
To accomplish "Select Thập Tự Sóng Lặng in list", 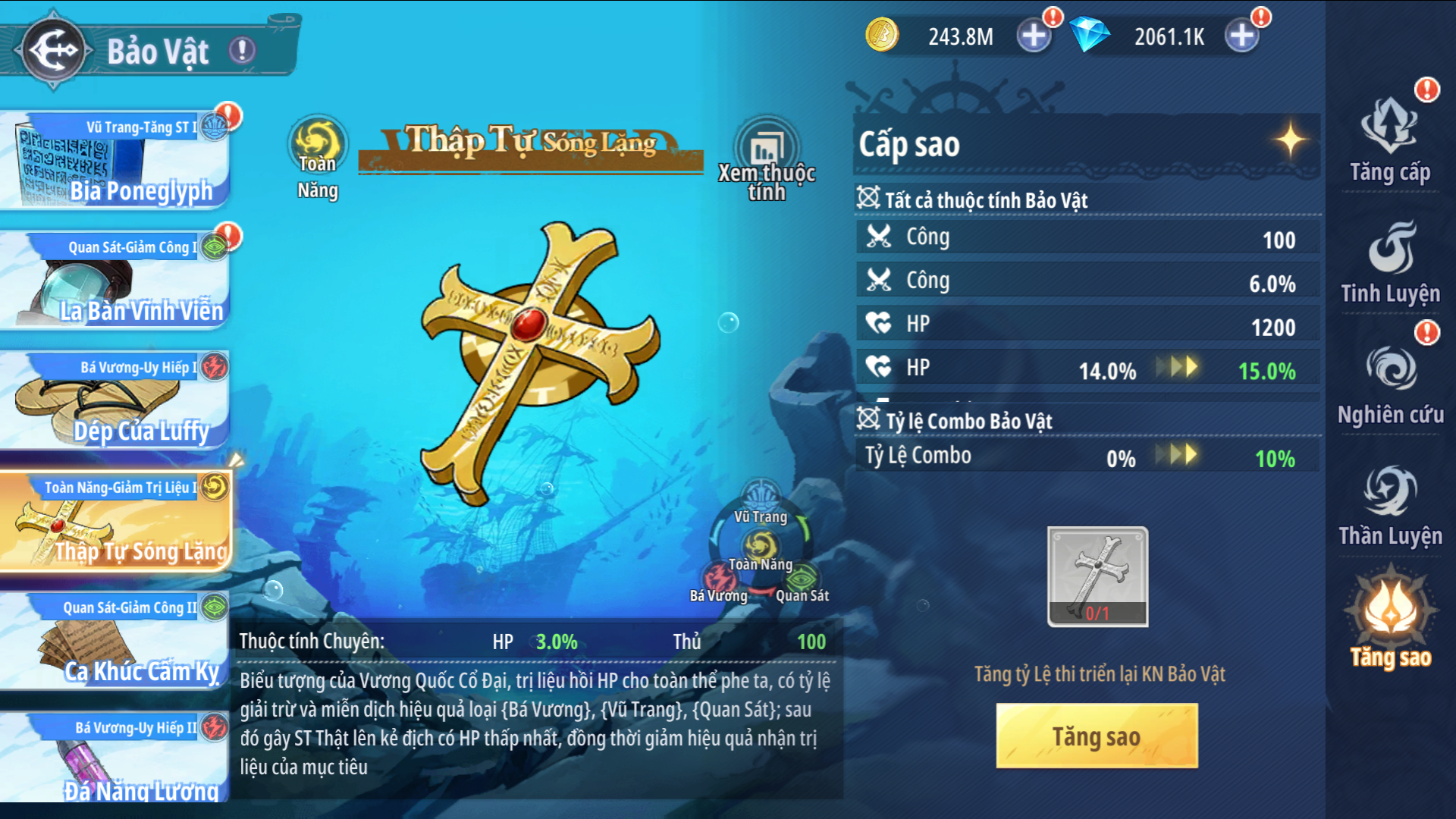I will coord(115,522).
